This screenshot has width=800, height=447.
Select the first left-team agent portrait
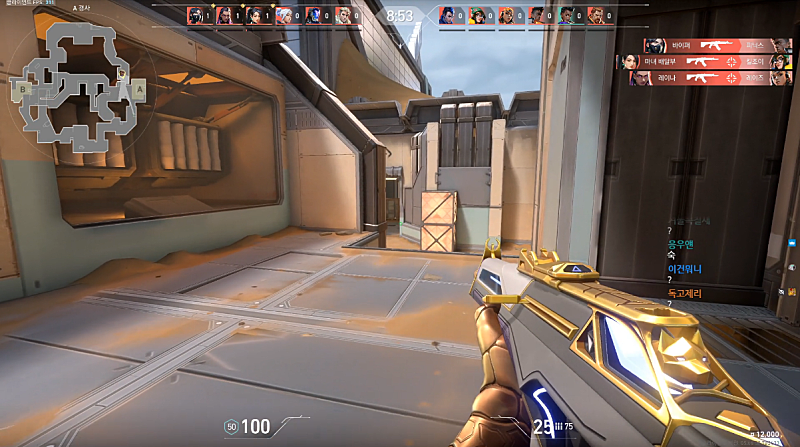click(196, 15)
